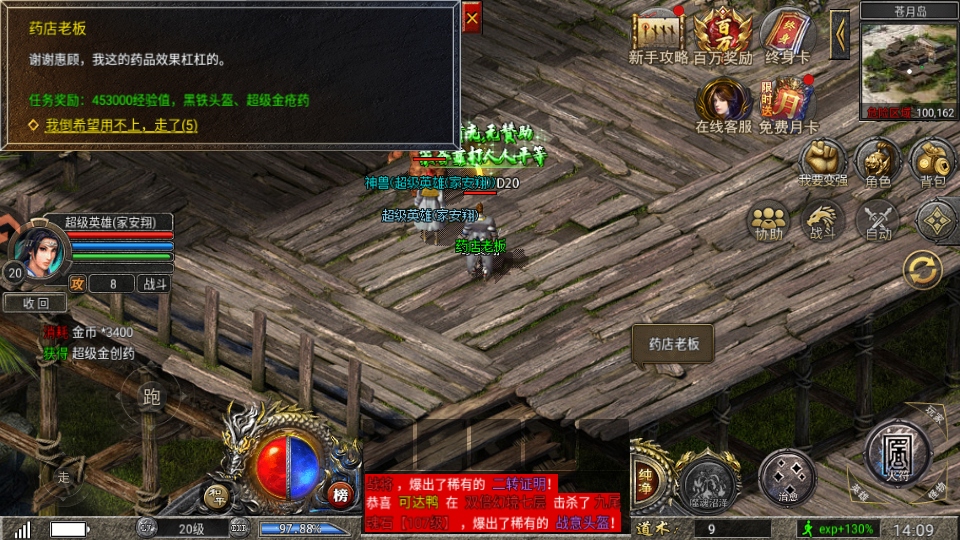Screen dimensions: 960x540
Task: Open the 背包 backpack
Action: [x=932, y=159]
